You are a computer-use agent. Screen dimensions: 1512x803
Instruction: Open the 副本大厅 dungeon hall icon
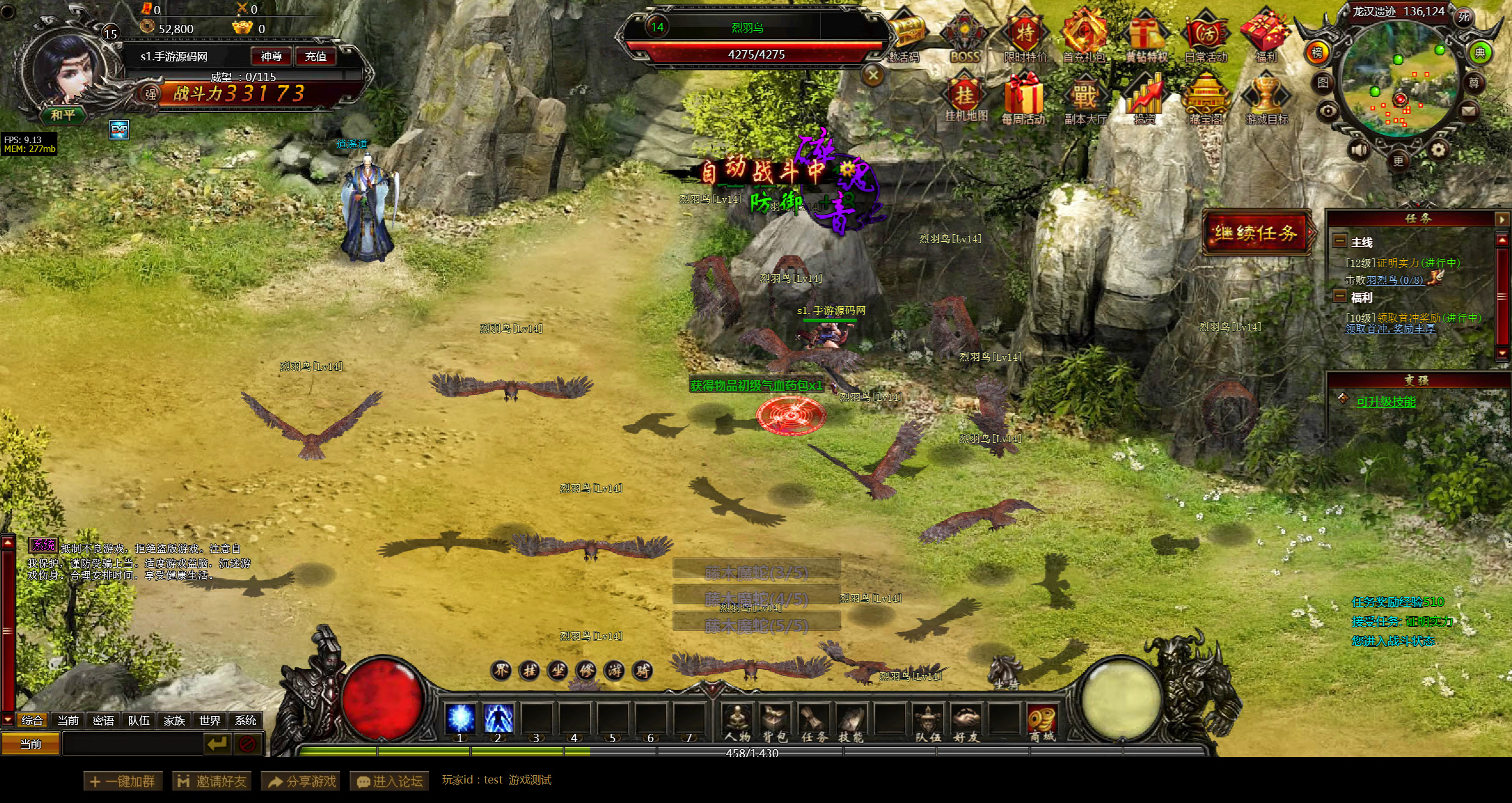click(x=1085, y=99)
